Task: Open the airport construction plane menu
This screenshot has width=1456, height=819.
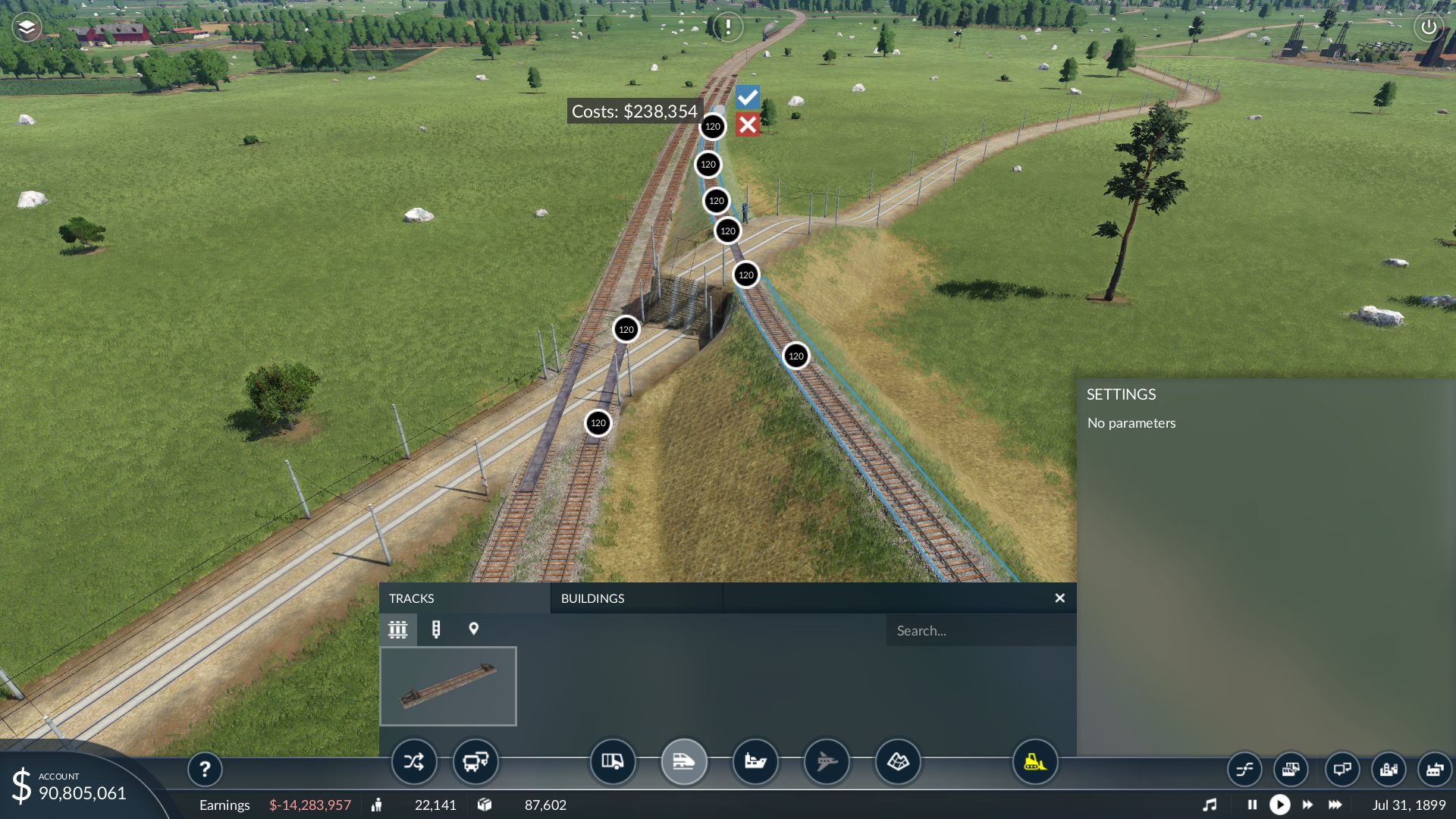Action: [827, 761]
